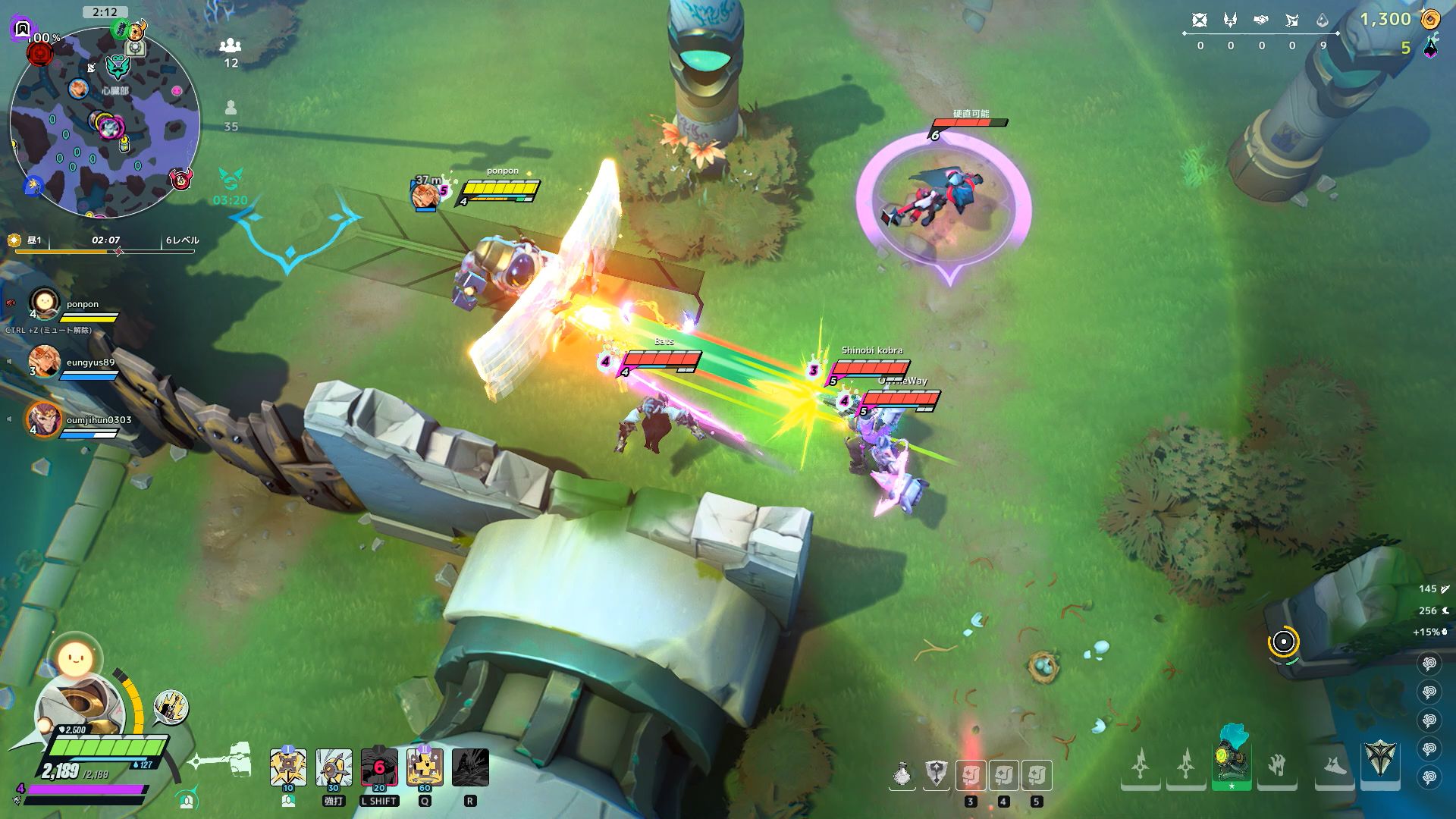Select the shield with up-arrow consumable slot
The height and width of the screenshot is (819, 1456).
coord(937,775)
